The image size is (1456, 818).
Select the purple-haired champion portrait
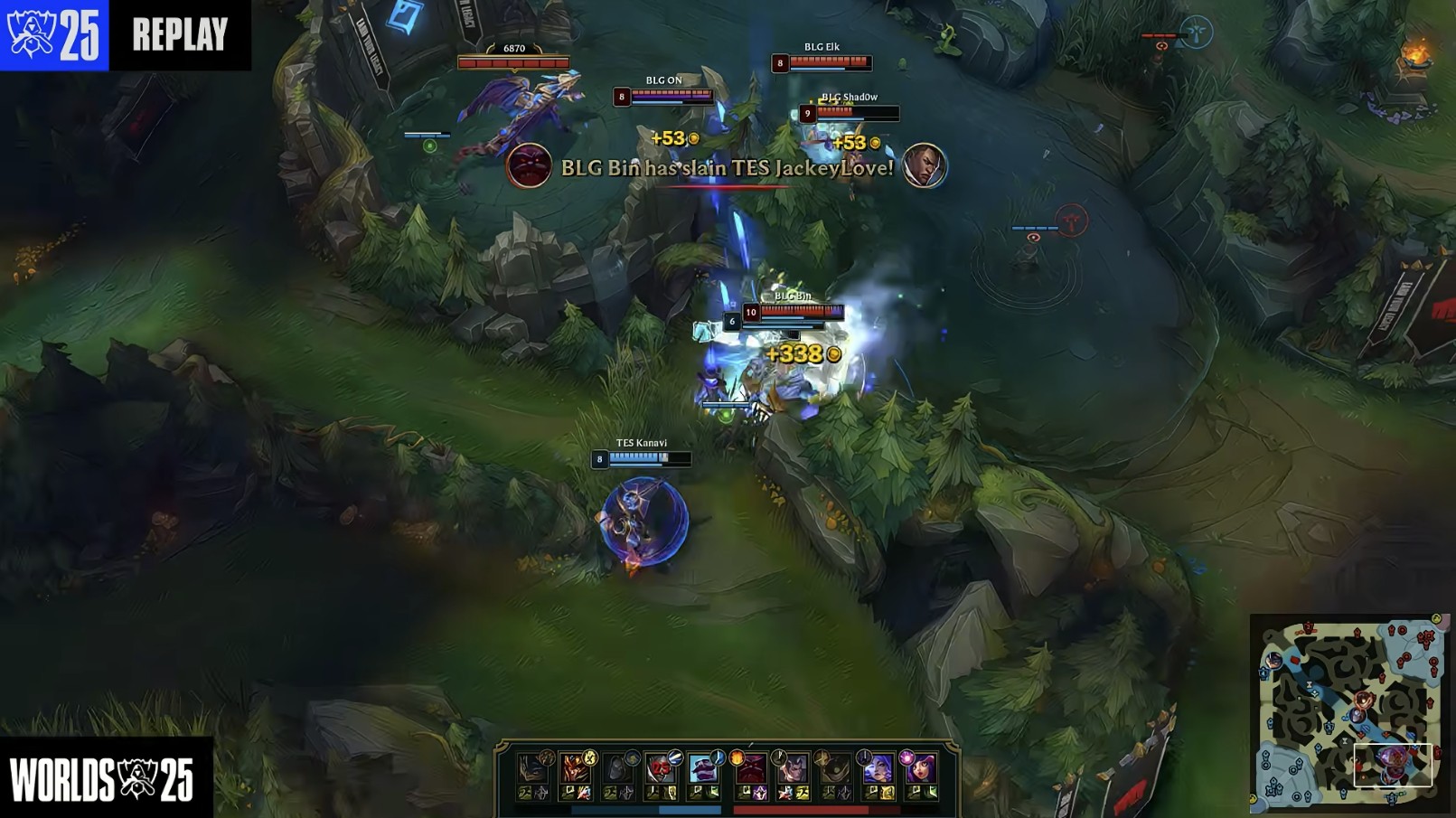click(920, 769)
